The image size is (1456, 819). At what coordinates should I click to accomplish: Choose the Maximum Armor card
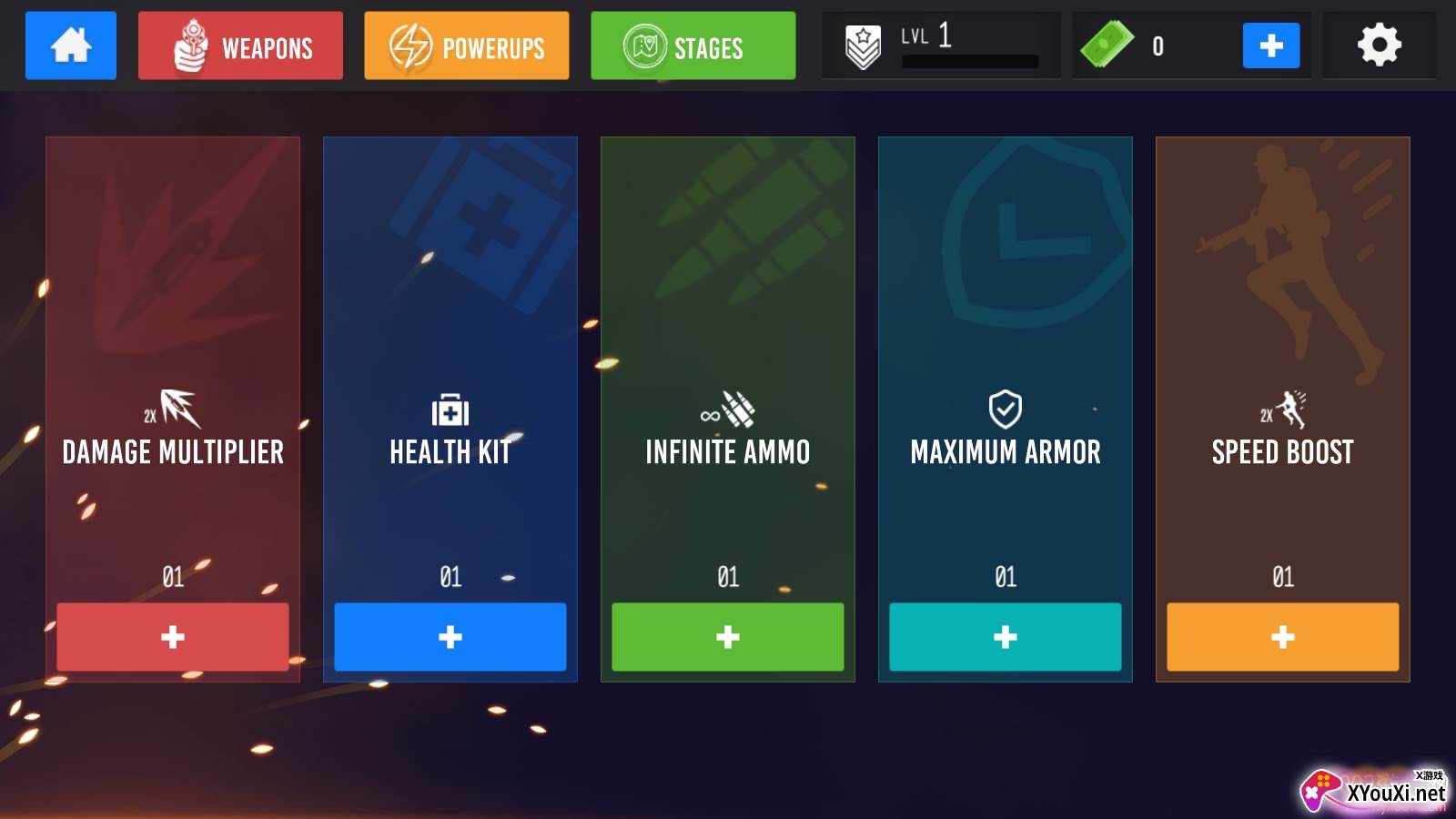pos(1006,364)
